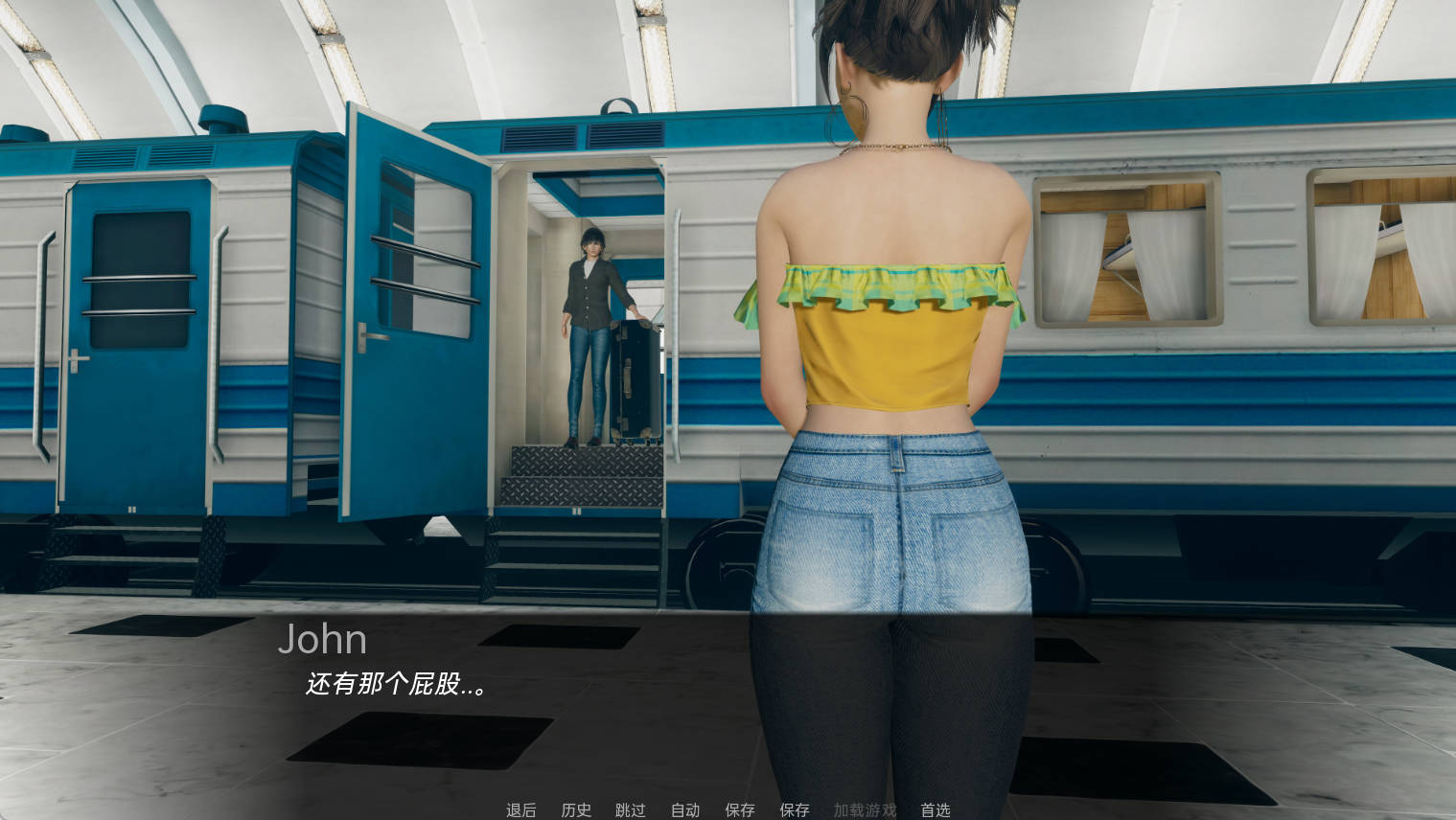1456x820 pixels.
Task: Select the greyed 加载游戏 (Load Game) option
Action: coord(865,810)
